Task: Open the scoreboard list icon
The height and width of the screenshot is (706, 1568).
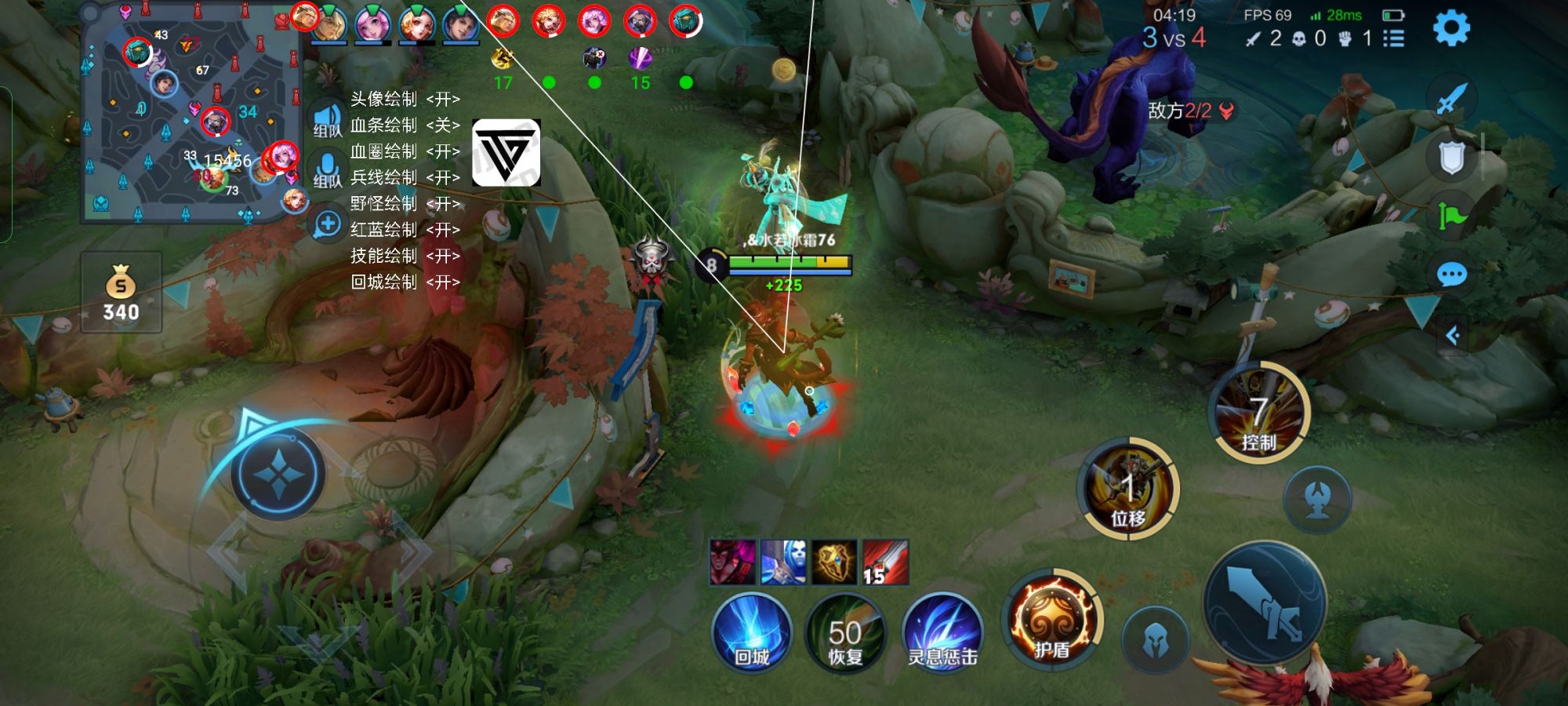Action: click(1393, 38)
